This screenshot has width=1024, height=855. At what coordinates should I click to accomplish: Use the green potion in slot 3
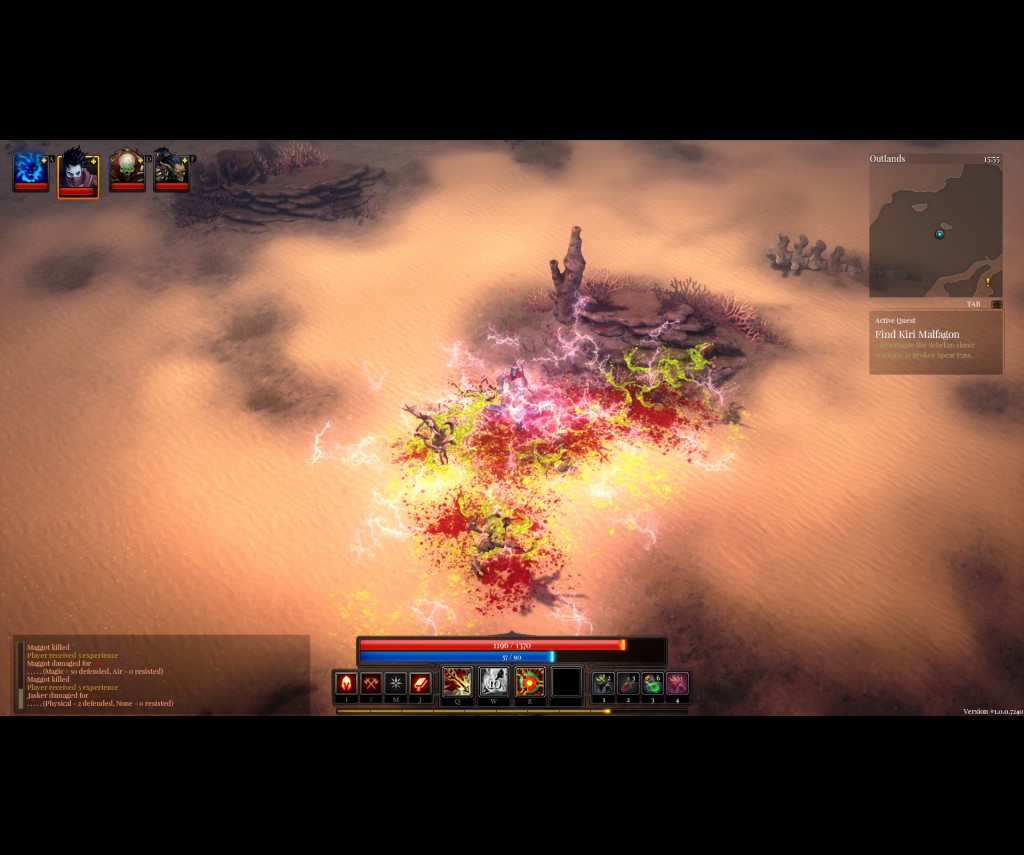tap(653, 684)
